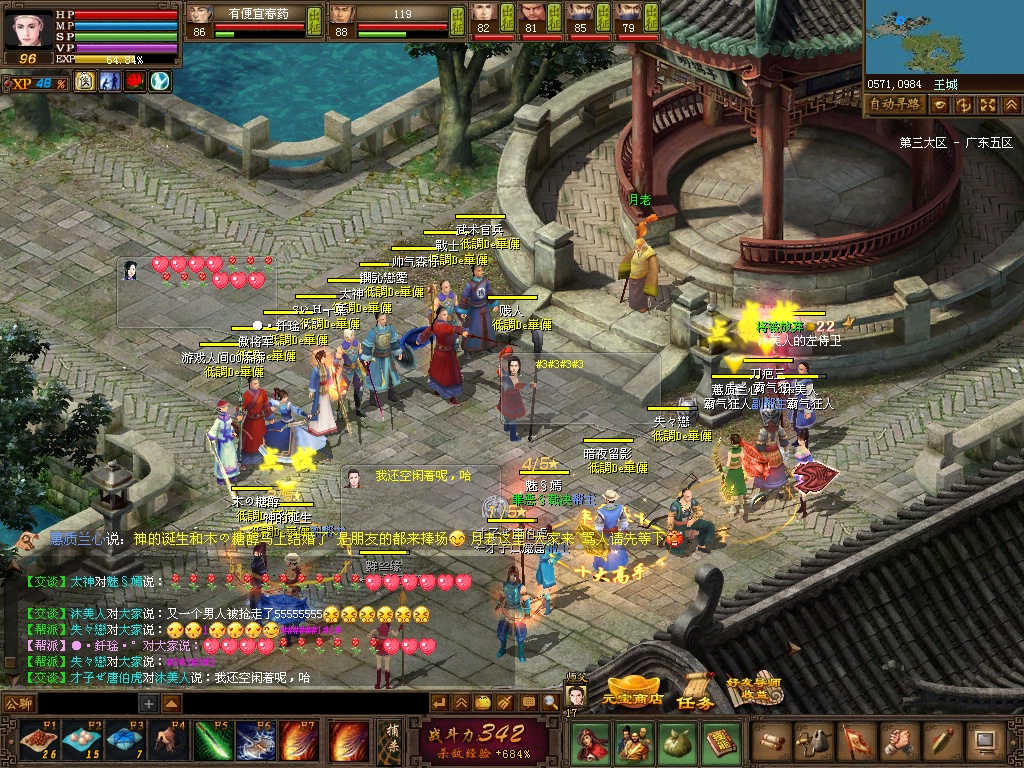The image size is (1024, 768).
Task: Click the 公聊 public chat channel button
Action: tap(18, 703)
